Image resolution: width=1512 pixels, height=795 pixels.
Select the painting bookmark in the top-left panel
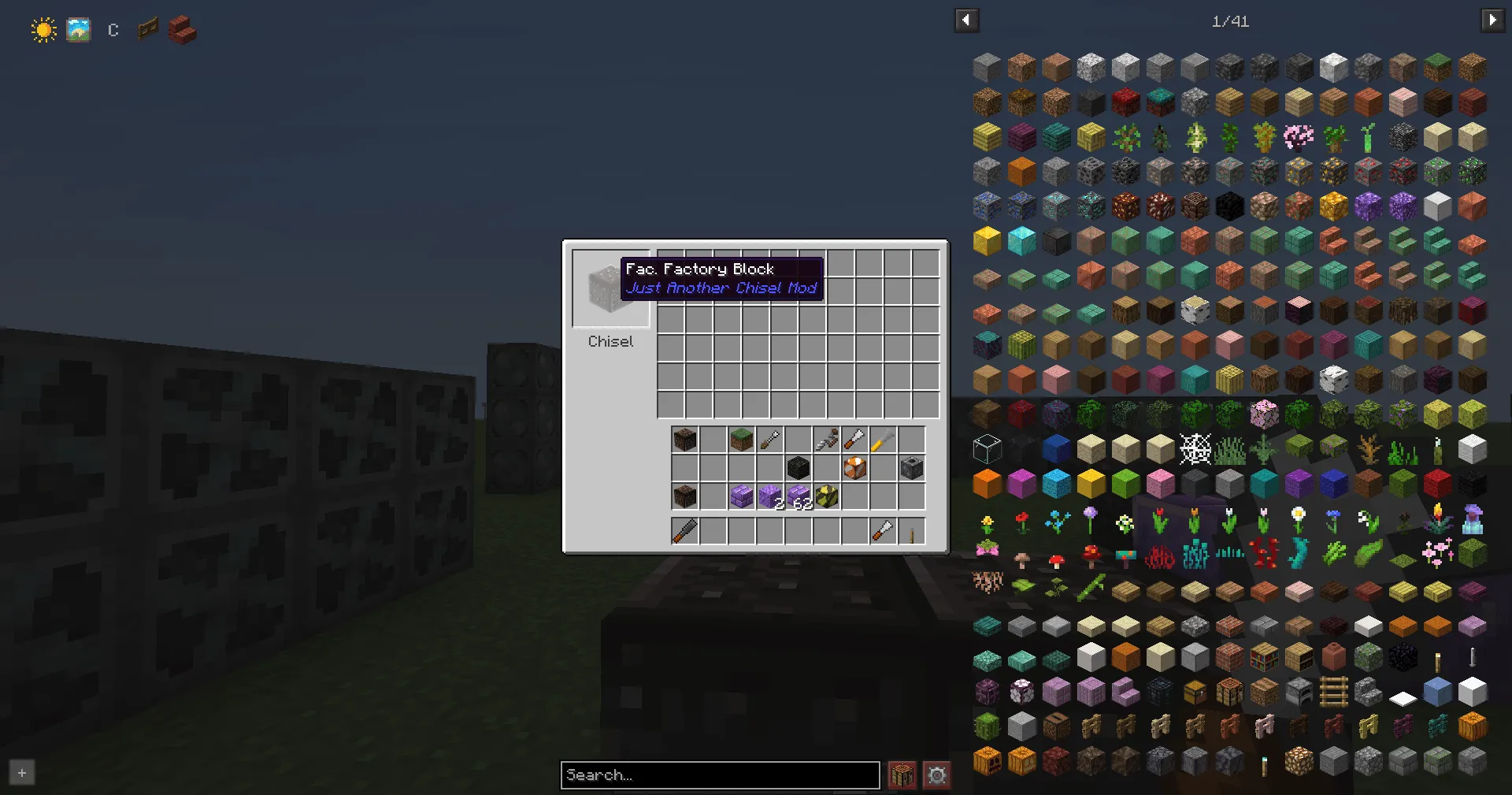[78, 29]
